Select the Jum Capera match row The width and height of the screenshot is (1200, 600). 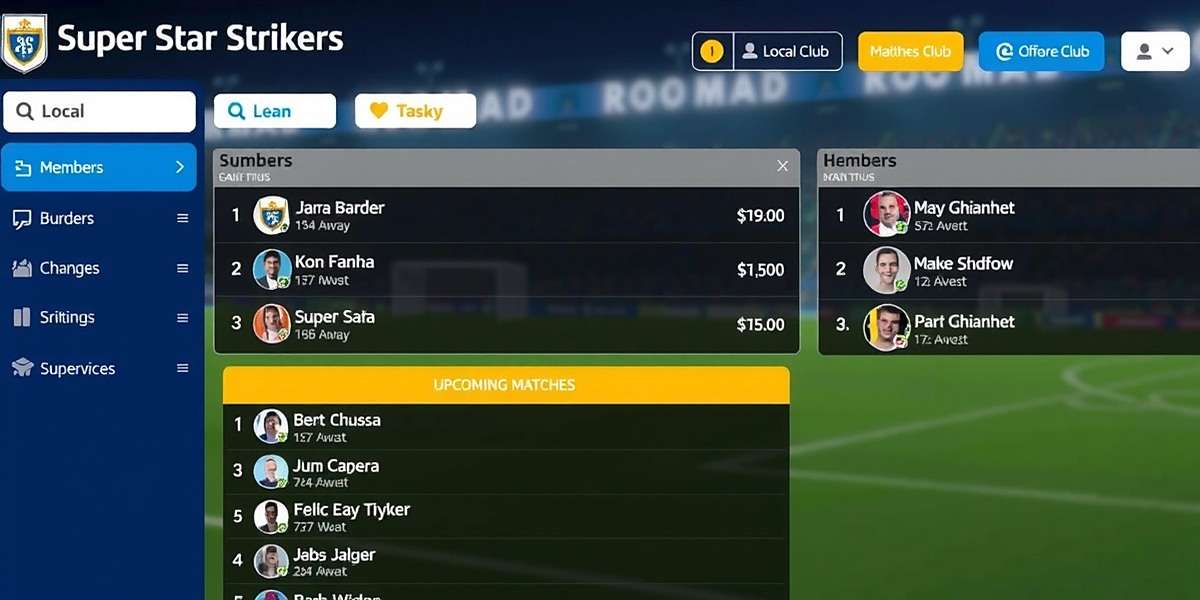click(x=507, y=472)
